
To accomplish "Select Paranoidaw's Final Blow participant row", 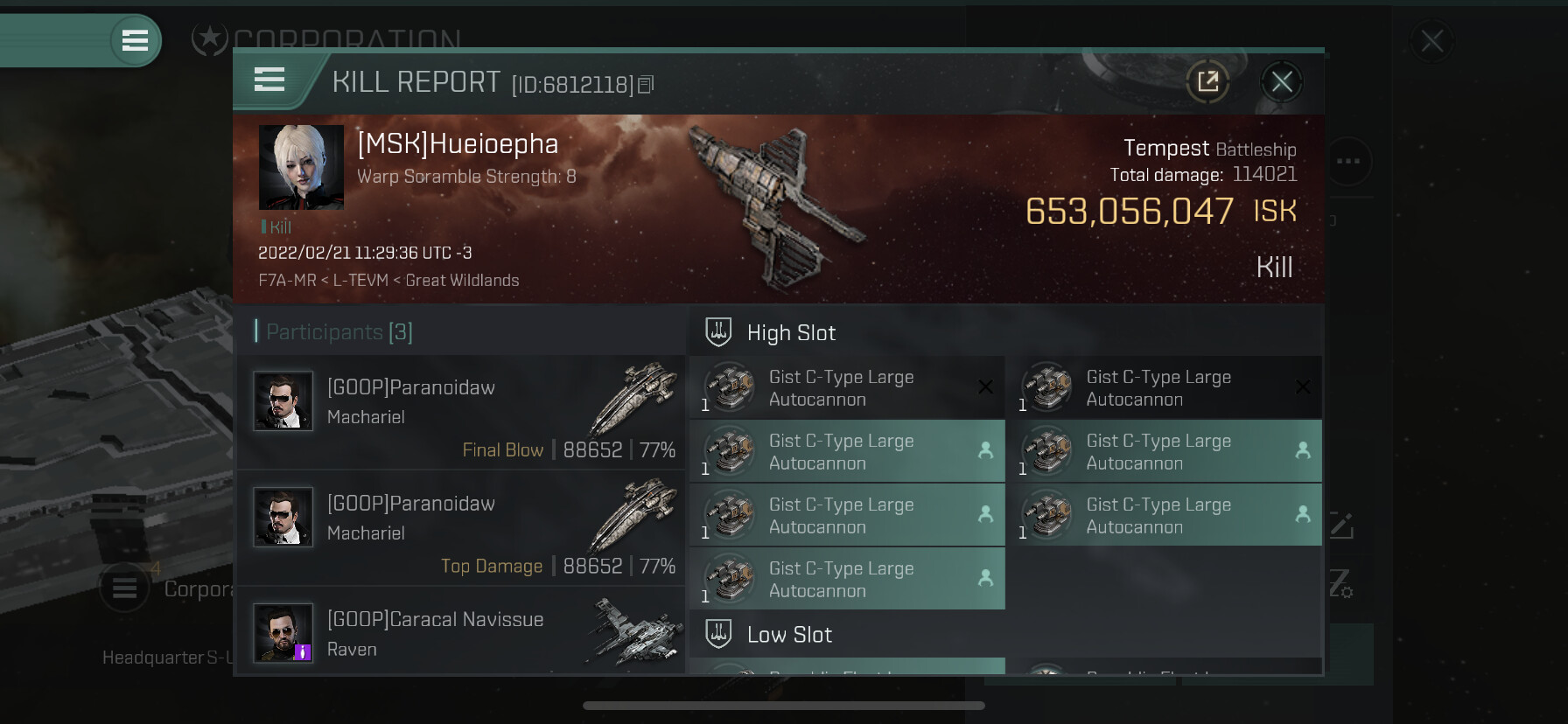I will click(461, 411).
